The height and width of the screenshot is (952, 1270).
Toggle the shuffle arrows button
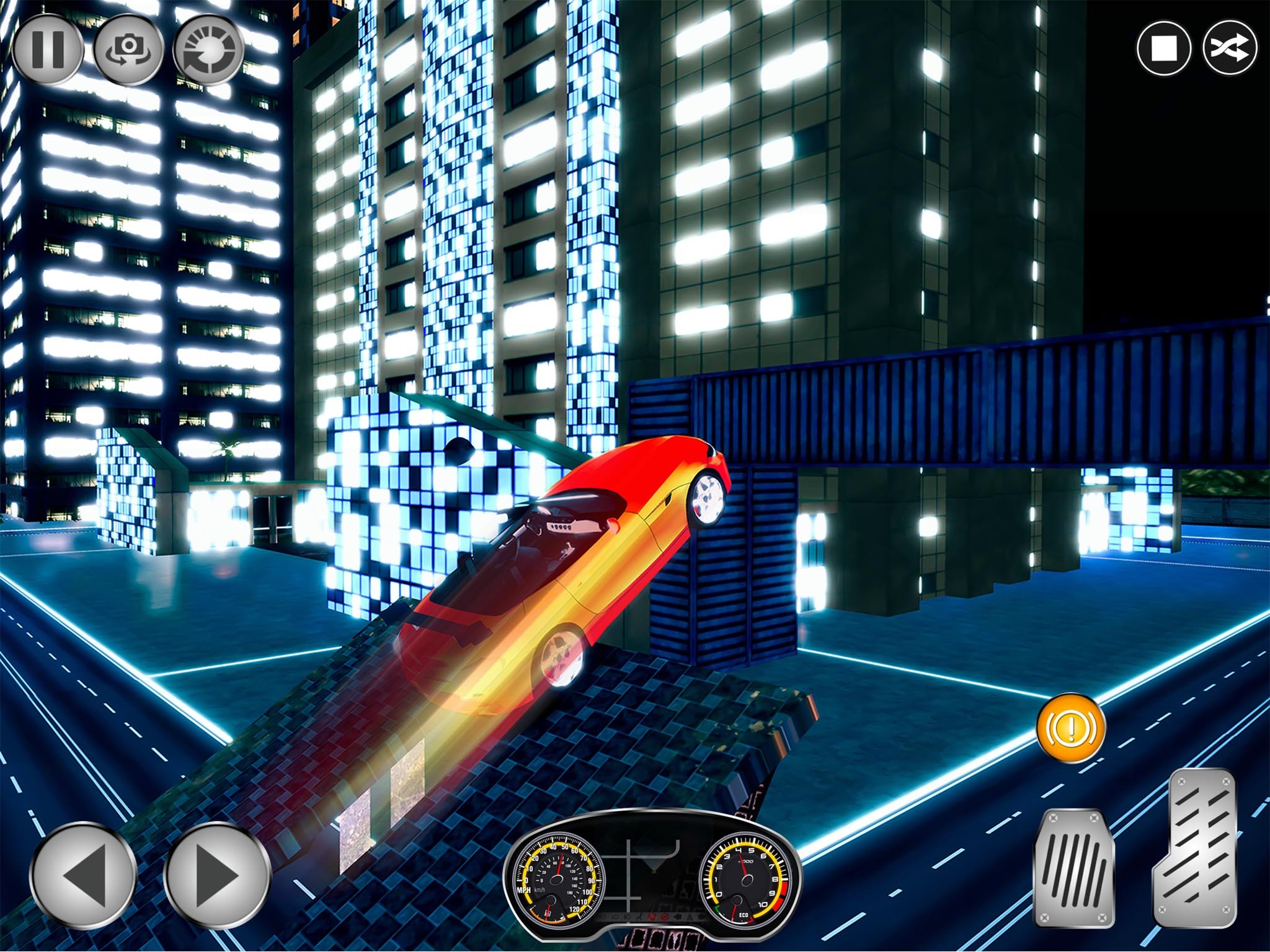pyautogui.click(x=1230, y=49)
